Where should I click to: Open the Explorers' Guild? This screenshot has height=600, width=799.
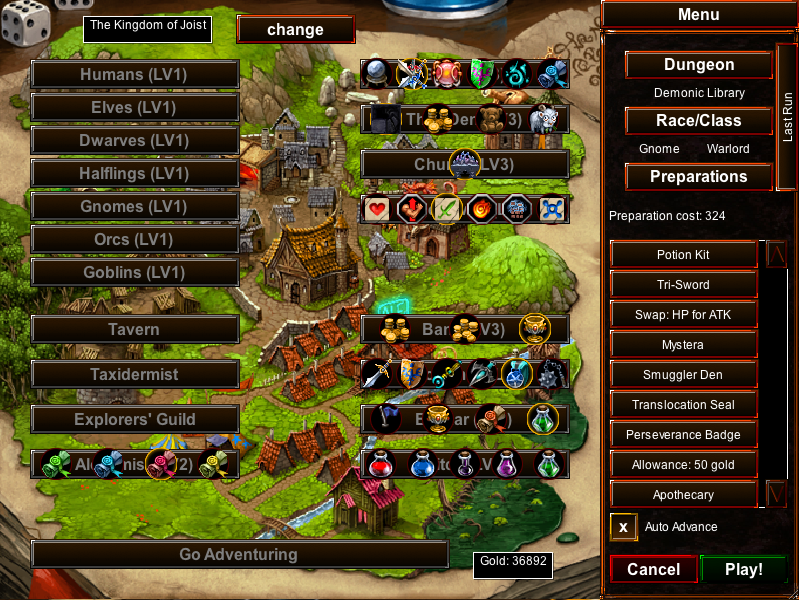(x=135, y=419)
